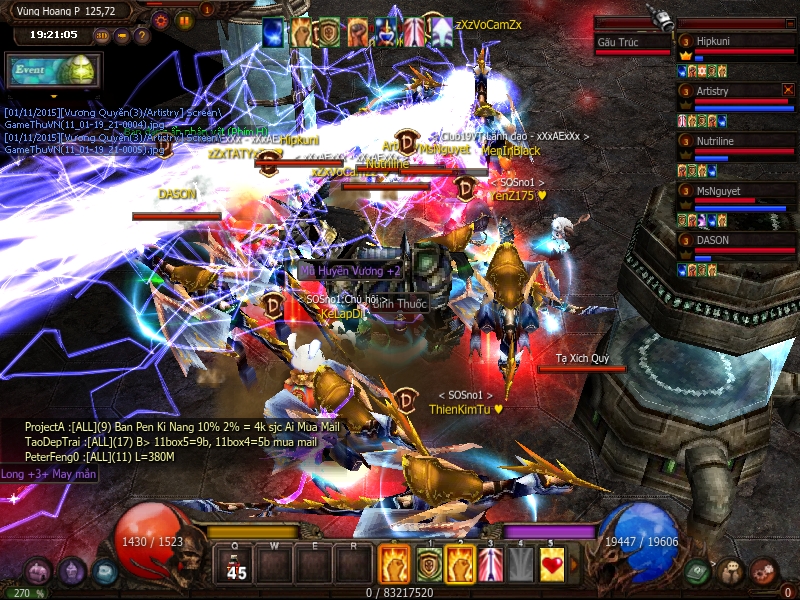The height and width of the screenshot is (600, 800).
Task: Open the help question mark button
Action: [x=142, y=36]
